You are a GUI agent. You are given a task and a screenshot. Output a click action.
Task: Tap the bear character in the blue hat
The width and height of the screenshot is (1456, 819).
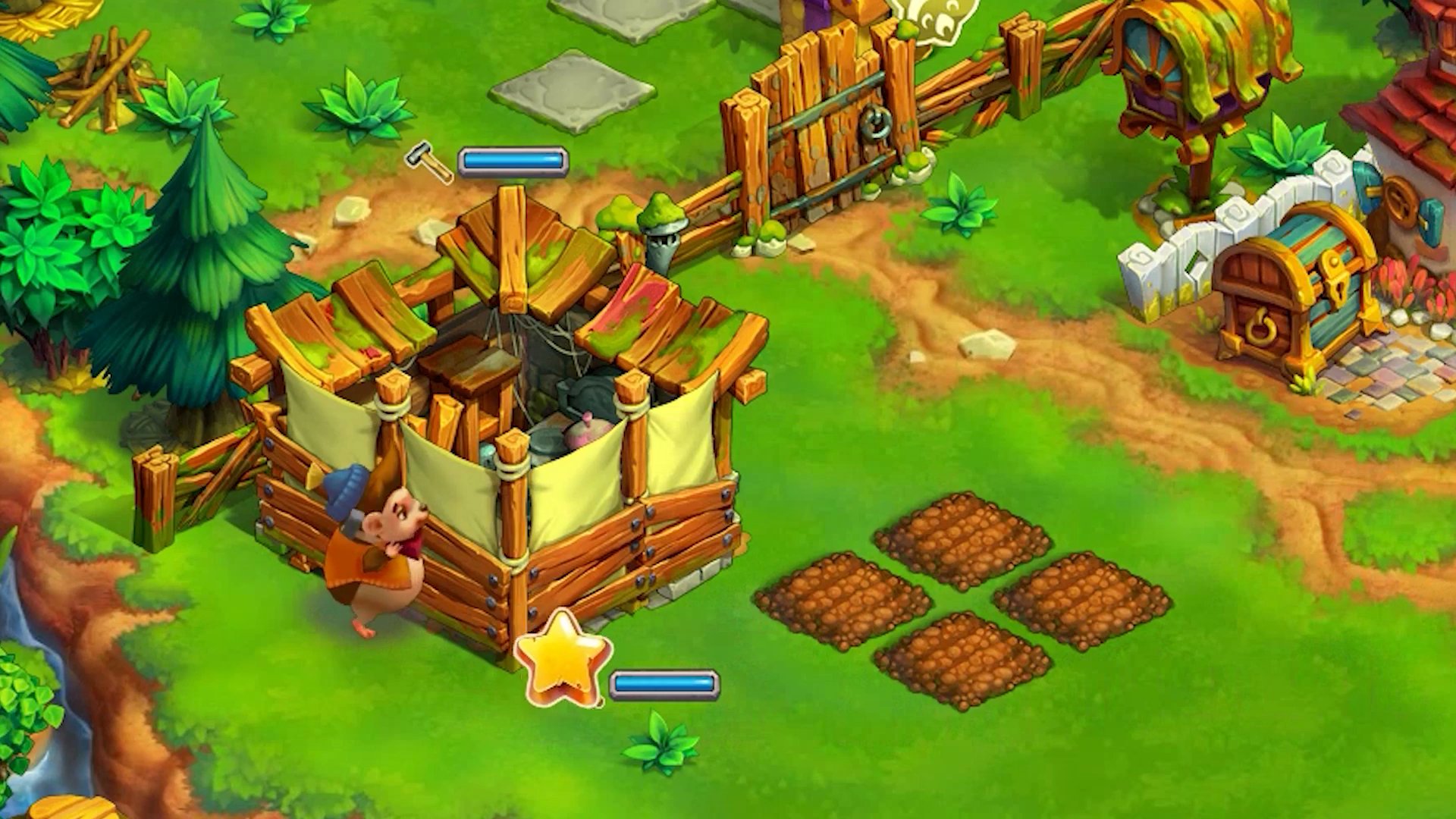click(x=379, y=546)
